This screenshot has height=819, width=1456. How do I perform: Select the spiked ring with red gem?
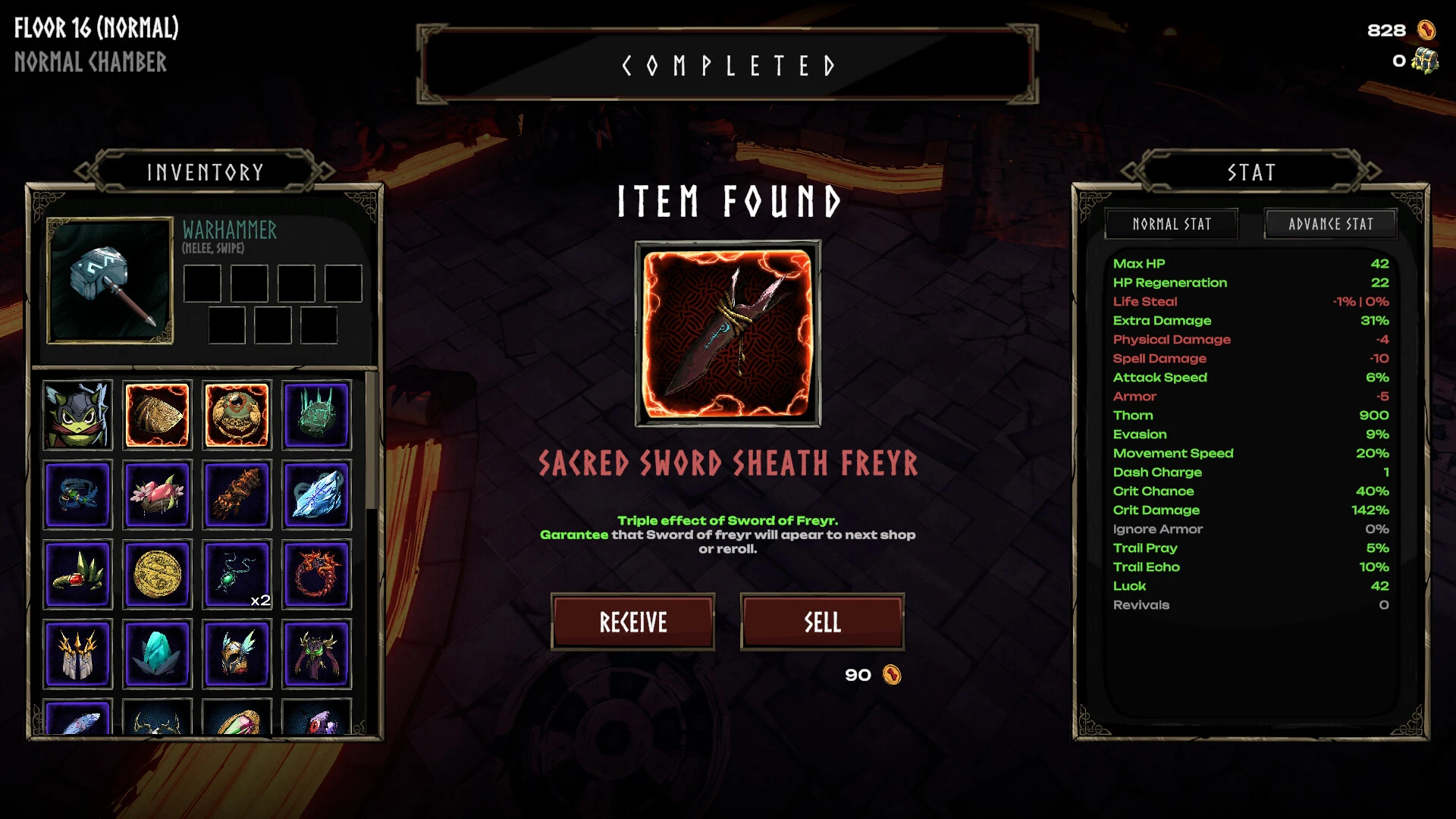77,575
